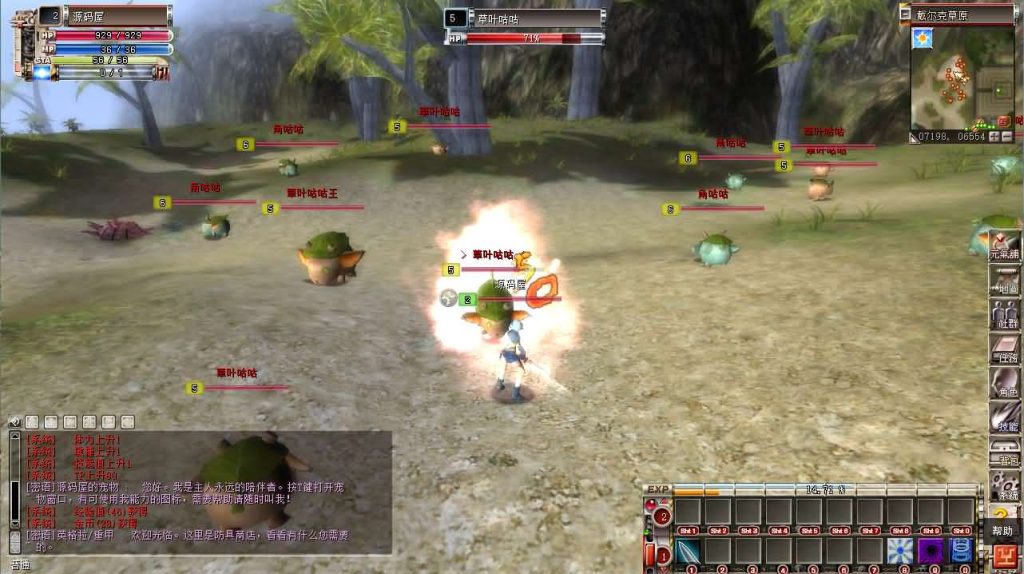1024x574 pixels.
Task: Zoom in the minimap with plus button
Action: (994, 136)
